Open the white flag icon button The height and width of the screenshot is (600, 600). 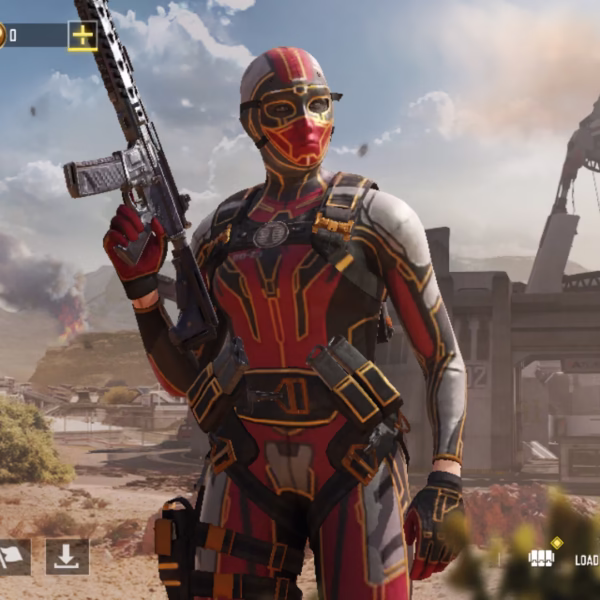pyautogui.click(x=12, y=557)
